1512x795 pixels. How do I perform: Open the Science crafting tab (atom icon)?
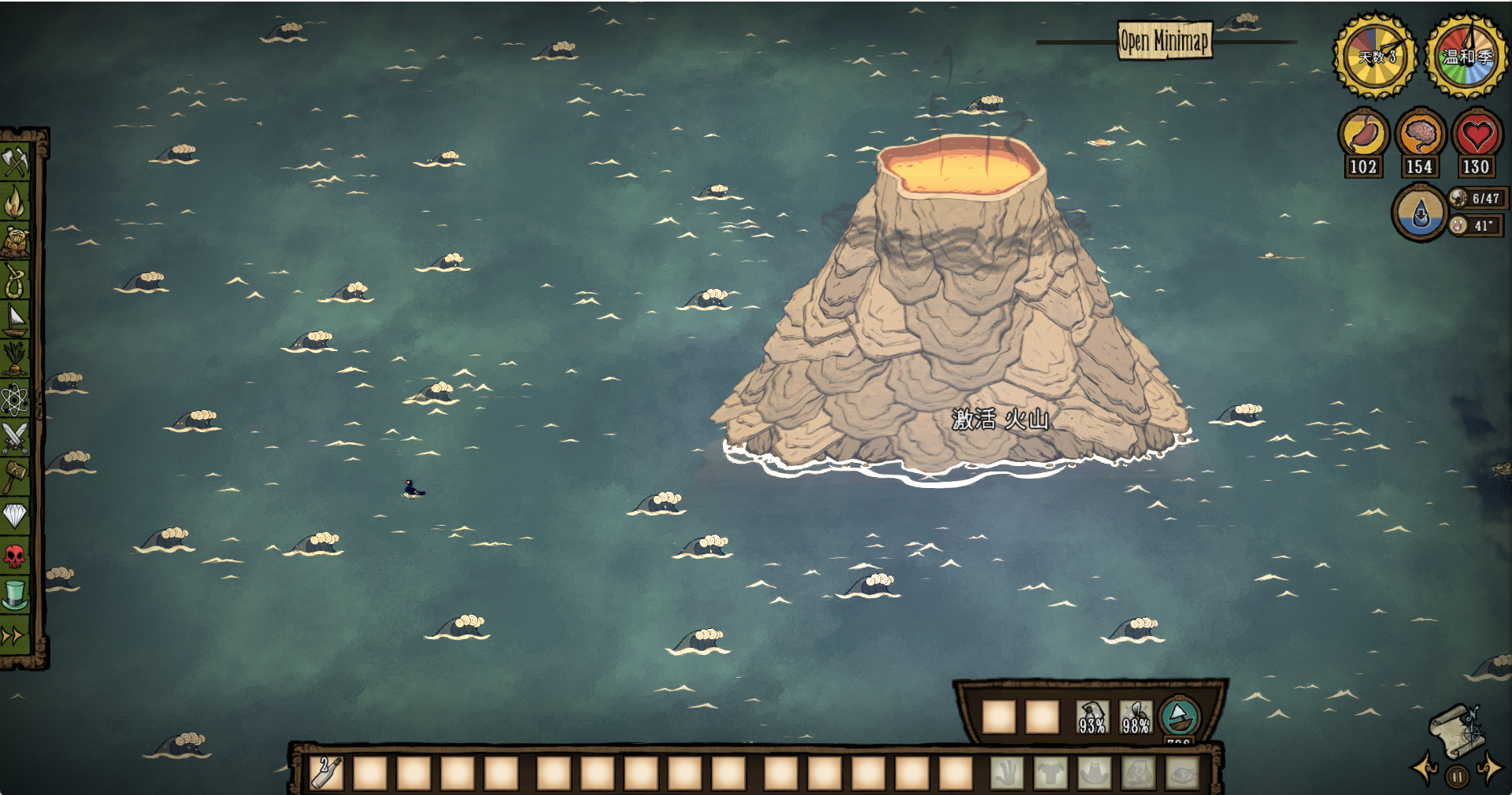pos(15,399)
